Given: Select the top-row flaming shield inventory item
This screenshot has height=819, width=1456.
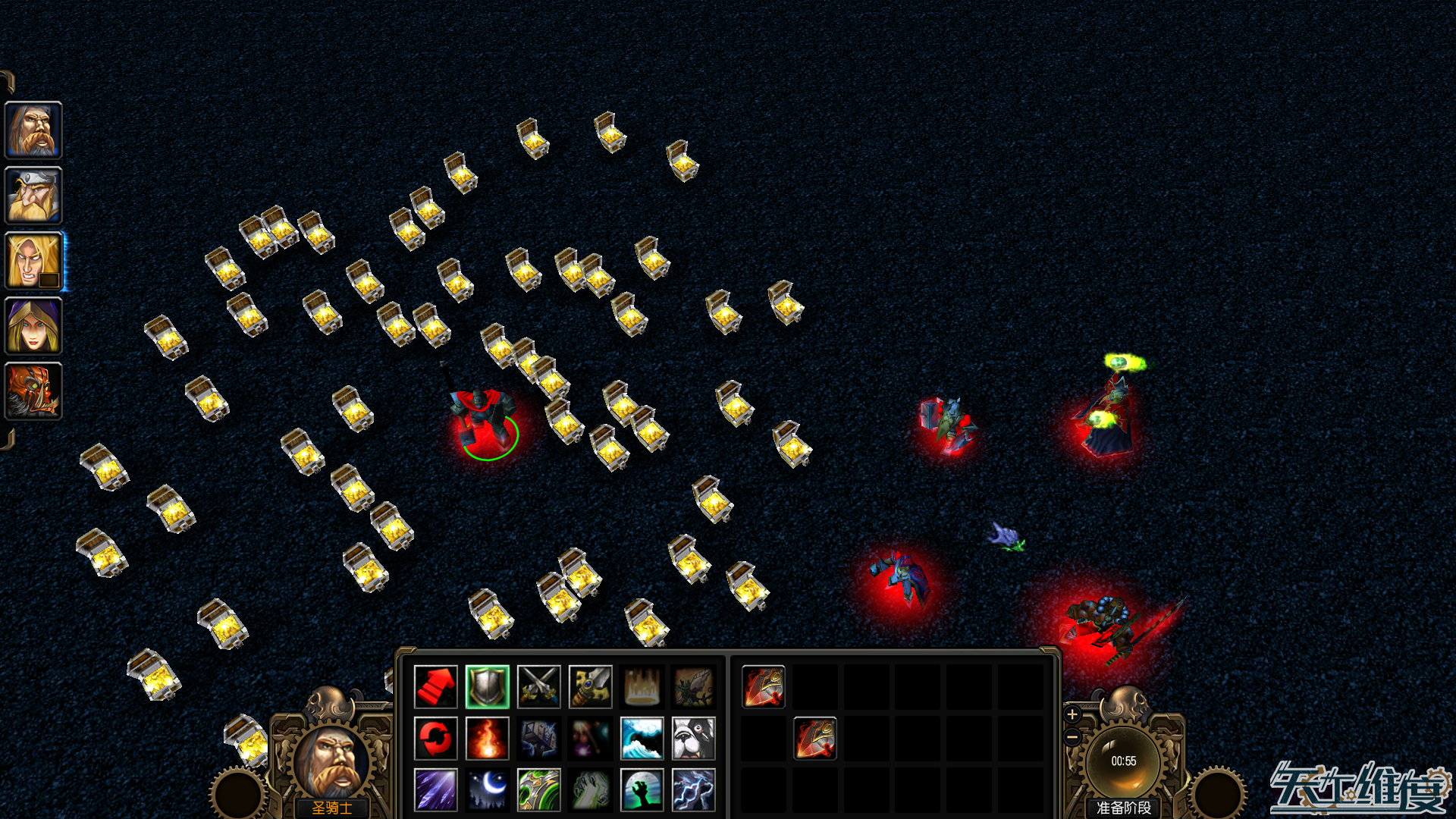Looking at the screenshot, I should (x=764, y=686).
